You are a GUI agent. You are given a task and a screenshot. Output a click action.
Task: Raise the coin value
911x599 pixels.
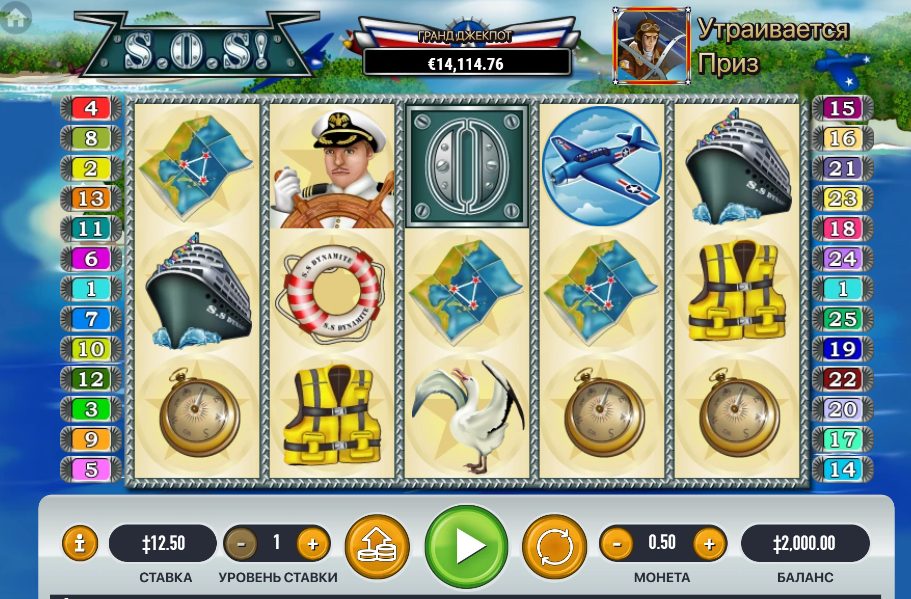(x=708, y=544)
